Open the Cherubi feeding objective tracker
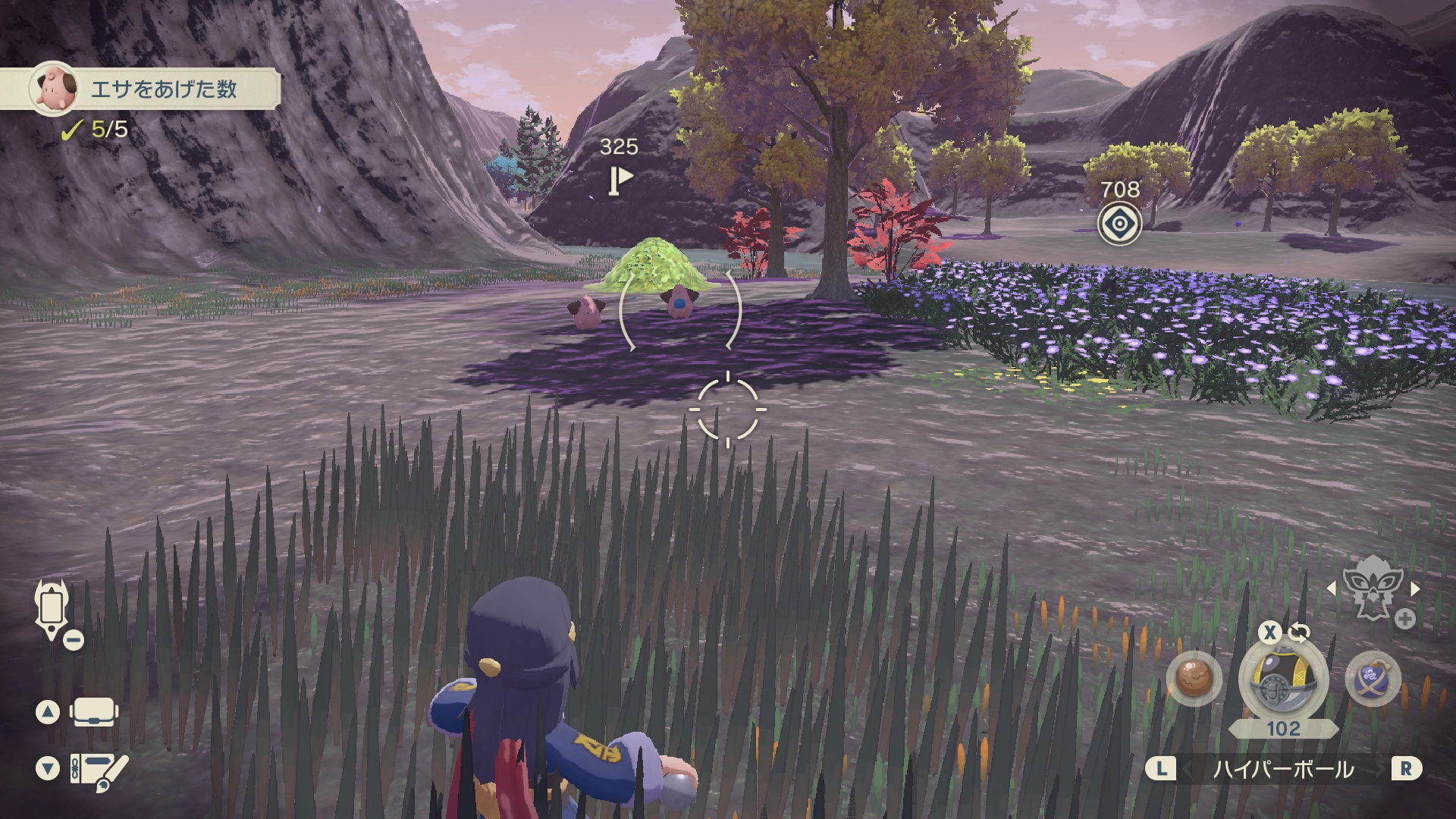 click(x=152, y=89)
